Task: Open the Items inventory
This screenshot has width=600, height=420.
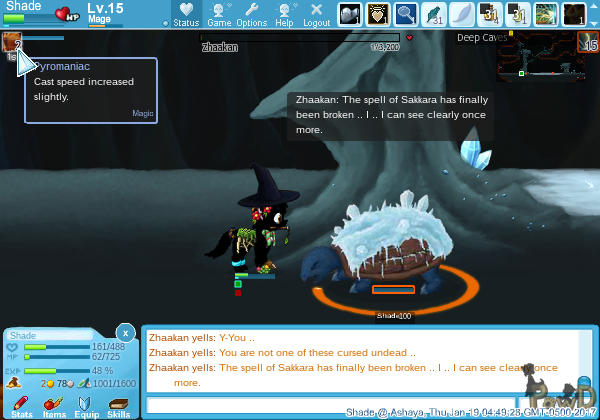Action: click(54, 404)
